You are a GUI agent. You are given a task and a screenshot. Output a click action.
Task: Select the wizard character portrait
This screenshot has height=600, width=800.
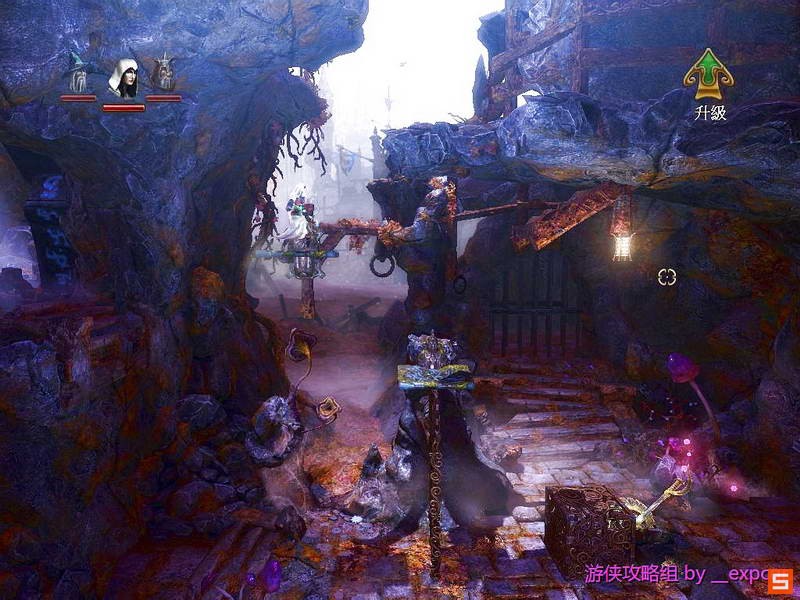click(x=77, y=75)
